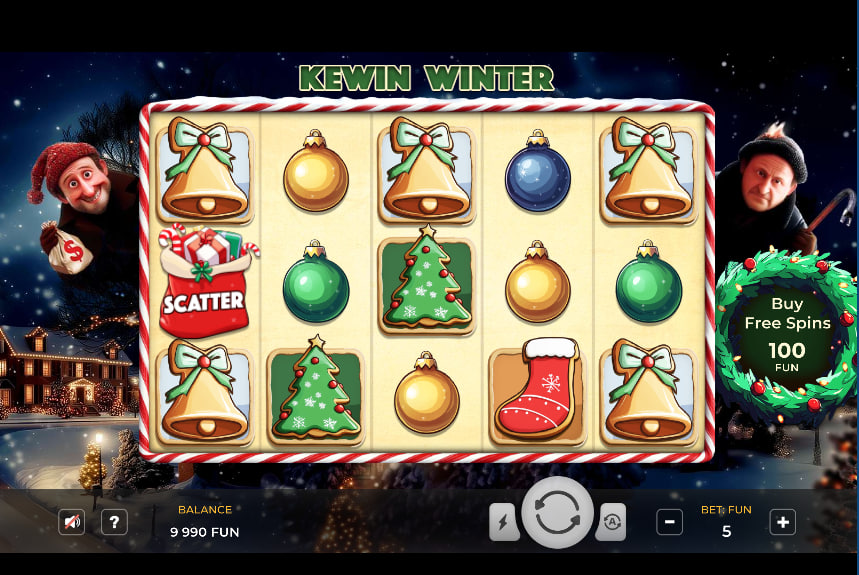The image size is (859, 575).
Task: Increase the bet with the plus button
Action: point(783,521)
